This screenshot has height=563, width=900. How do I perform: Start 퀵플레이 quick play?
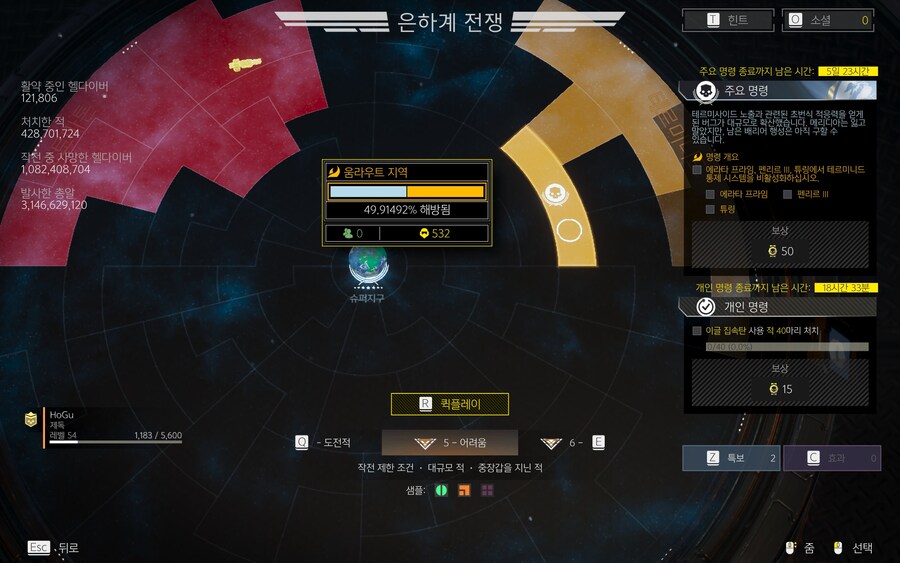[450, 404]
